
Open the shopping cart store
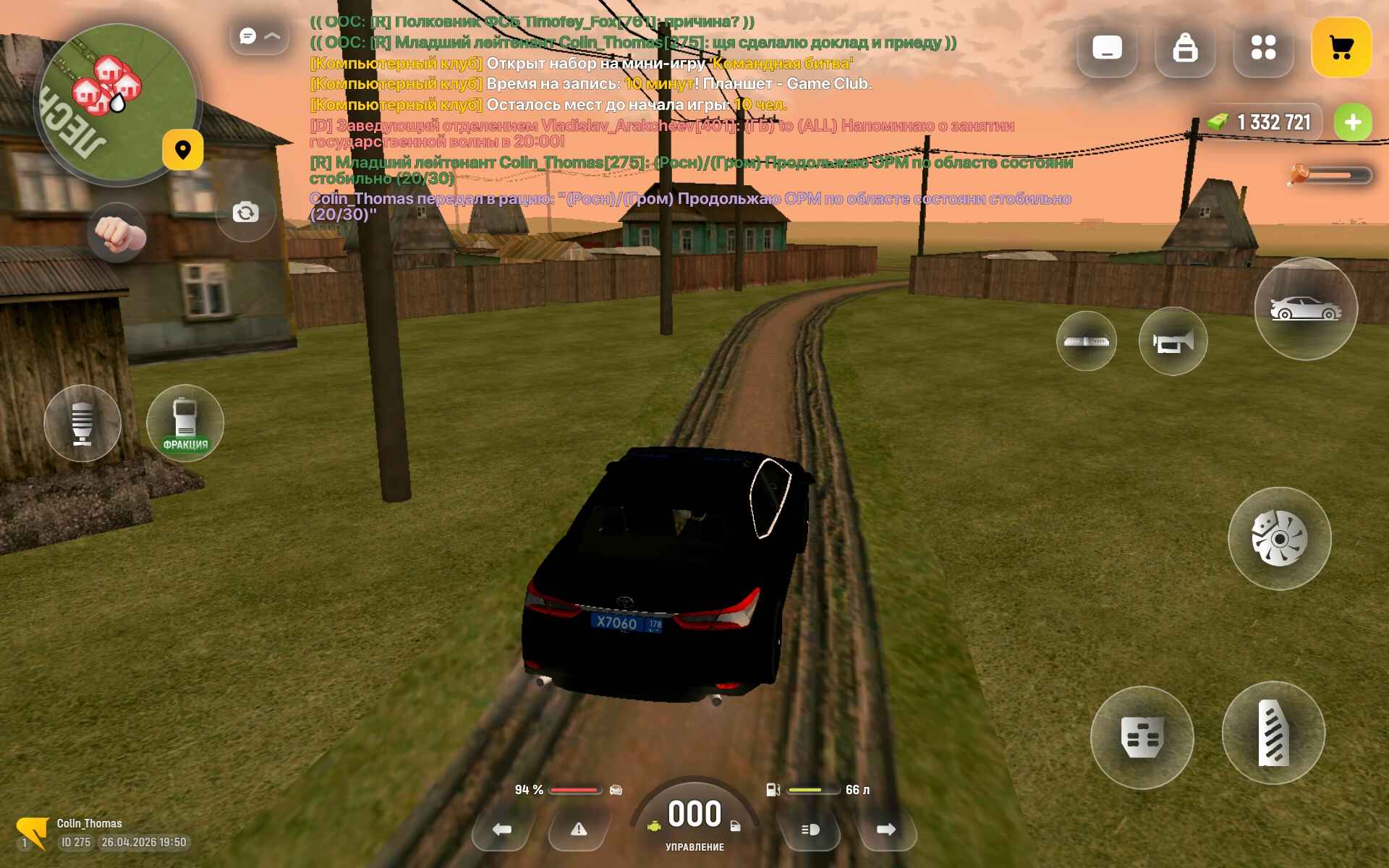tap(1341, 48)
